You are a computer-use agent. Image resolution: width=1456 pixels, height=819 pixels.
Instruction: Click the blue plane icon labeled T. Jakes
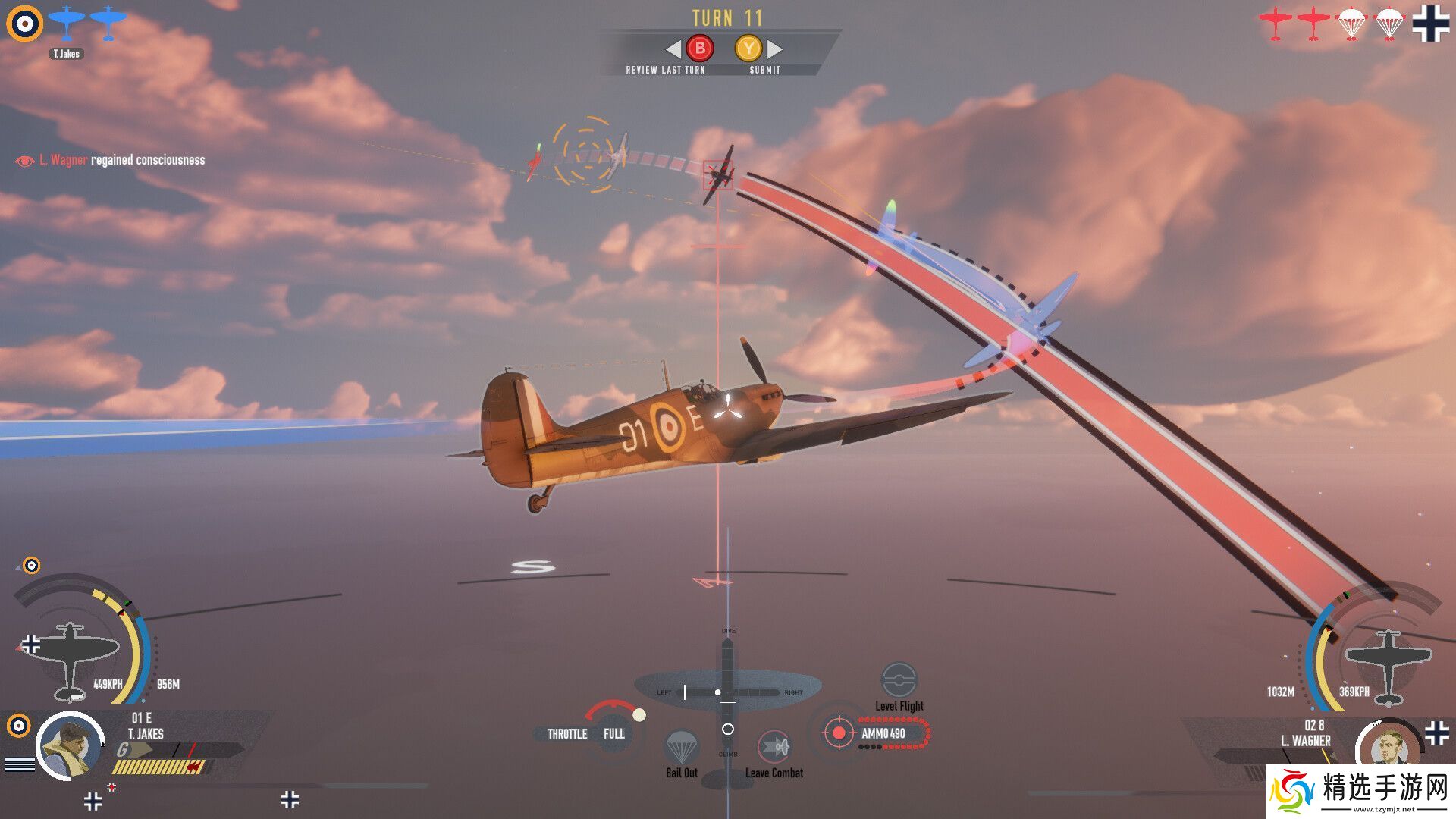pyautogui.click(x=67, y=24)
